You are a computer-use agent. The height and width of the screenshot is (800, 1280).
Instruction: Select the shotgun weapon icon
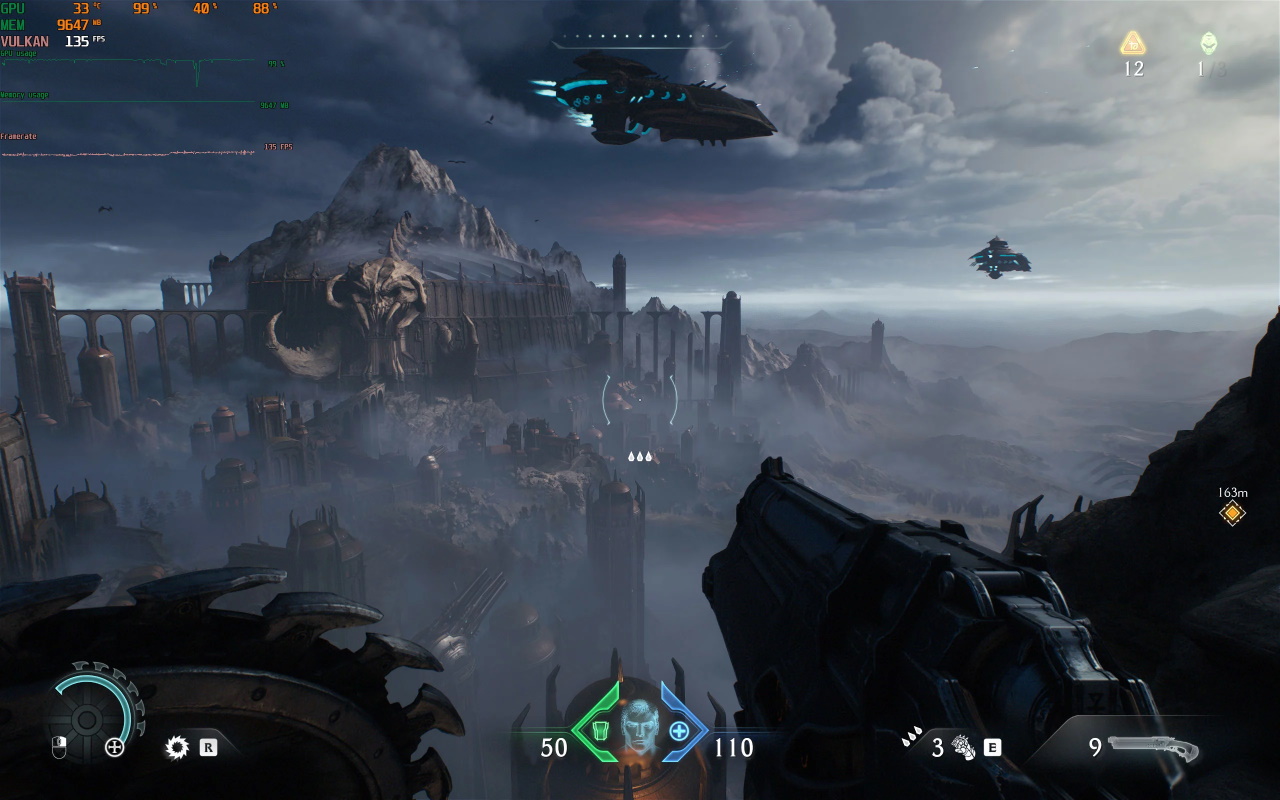[1153, 748]
